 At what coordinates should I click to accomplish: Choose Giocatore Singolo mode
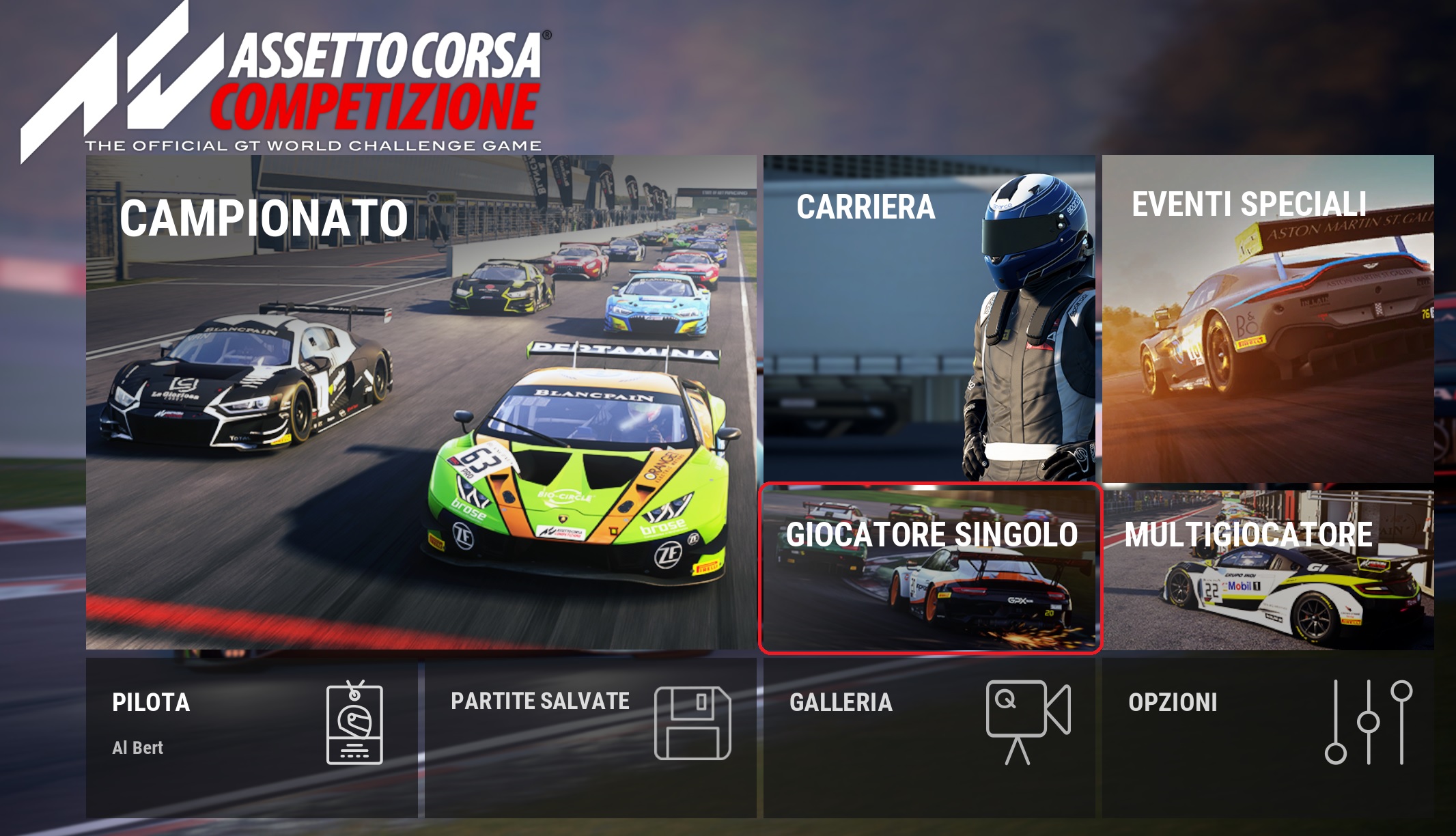point(930,568)
